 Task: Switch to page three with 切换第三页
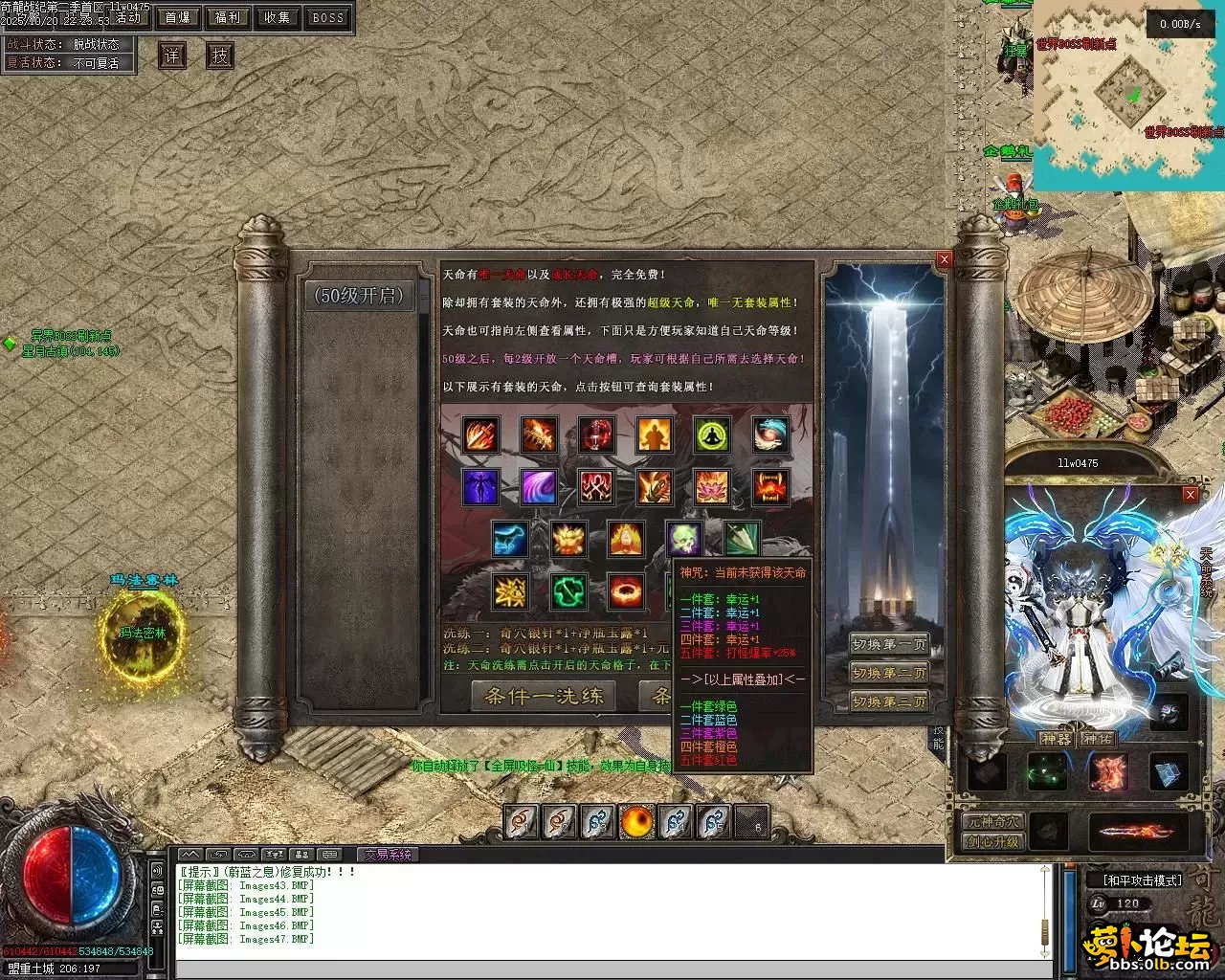point(889,702)
